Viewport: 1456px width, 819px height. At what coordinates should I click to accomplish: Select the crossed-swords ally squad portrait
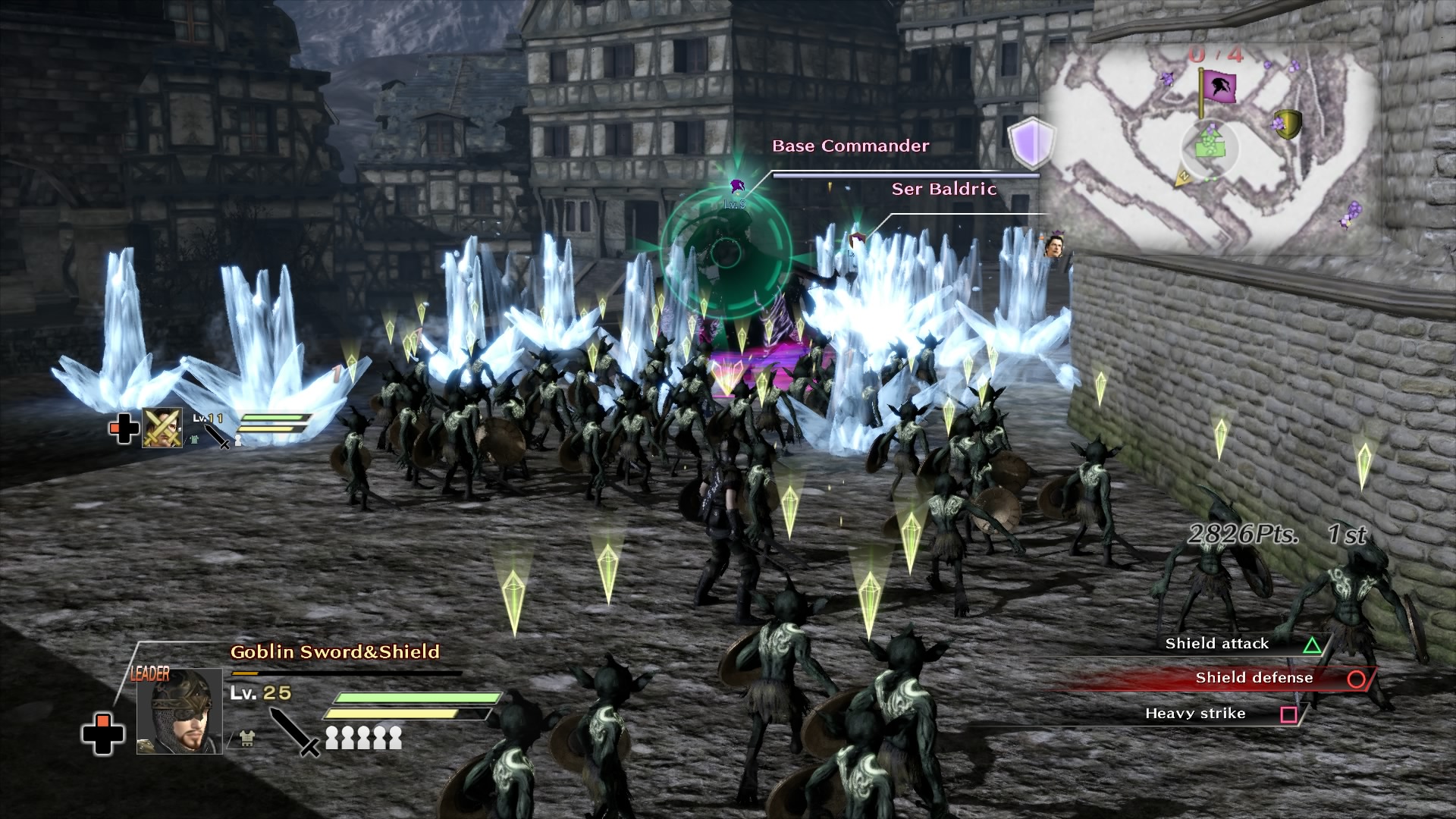pos(162,428)
